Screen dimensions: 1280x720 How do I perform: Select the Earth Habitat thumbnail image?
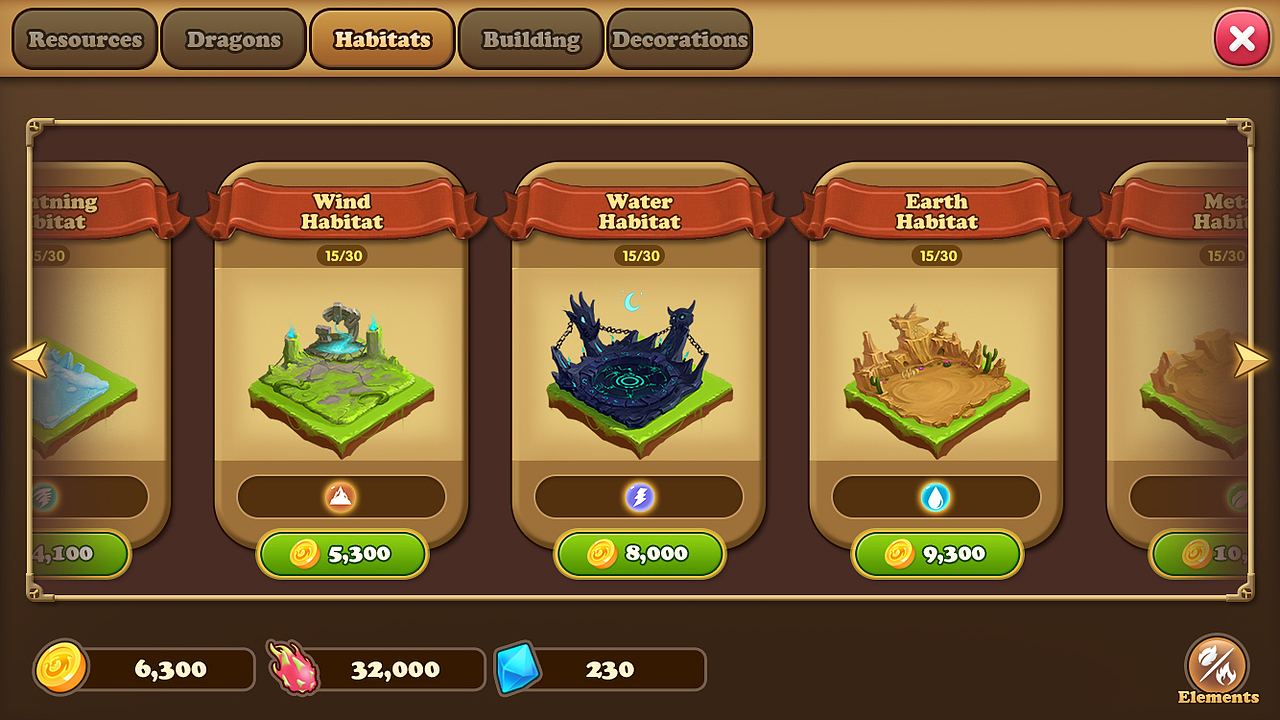[936, 375]
